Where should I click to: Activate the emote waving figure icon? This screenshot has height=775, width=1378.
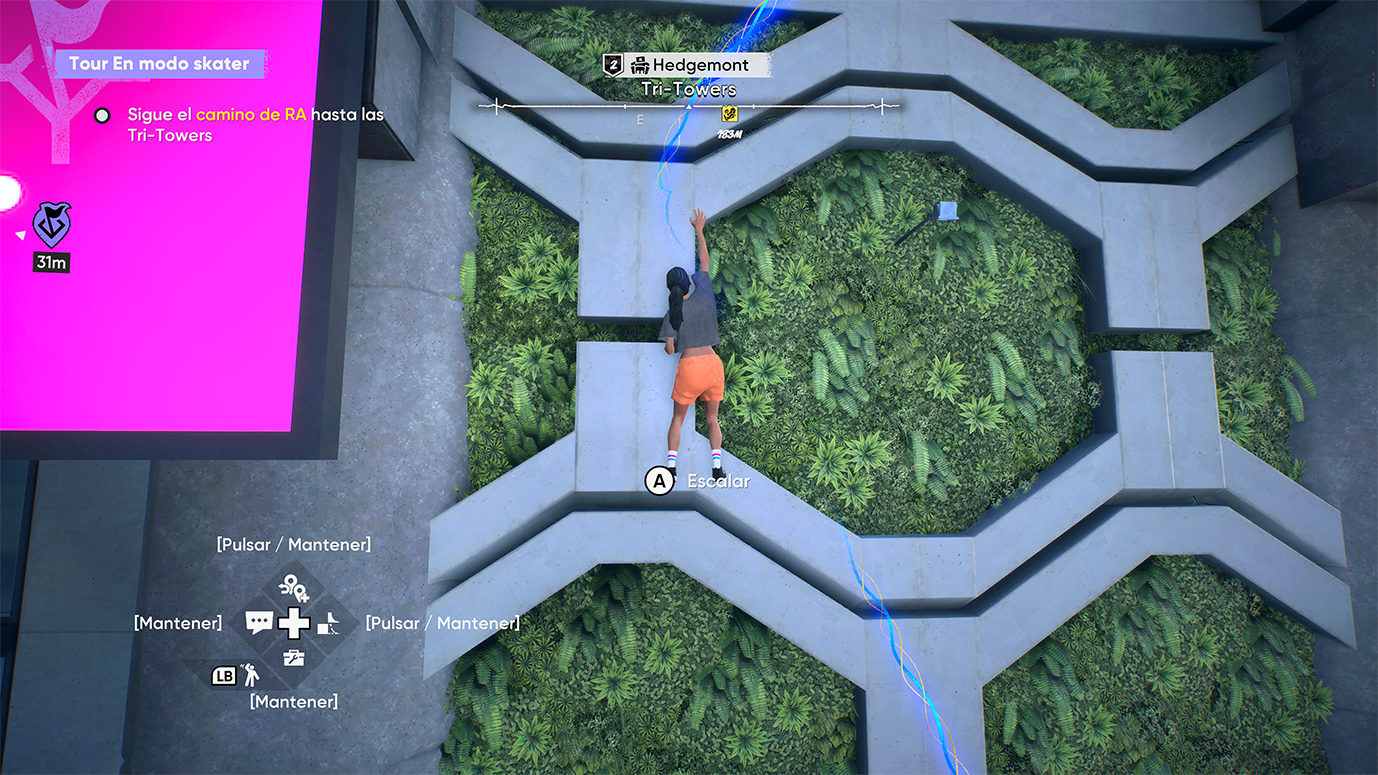pyautogui.click(x=250, y=675)
